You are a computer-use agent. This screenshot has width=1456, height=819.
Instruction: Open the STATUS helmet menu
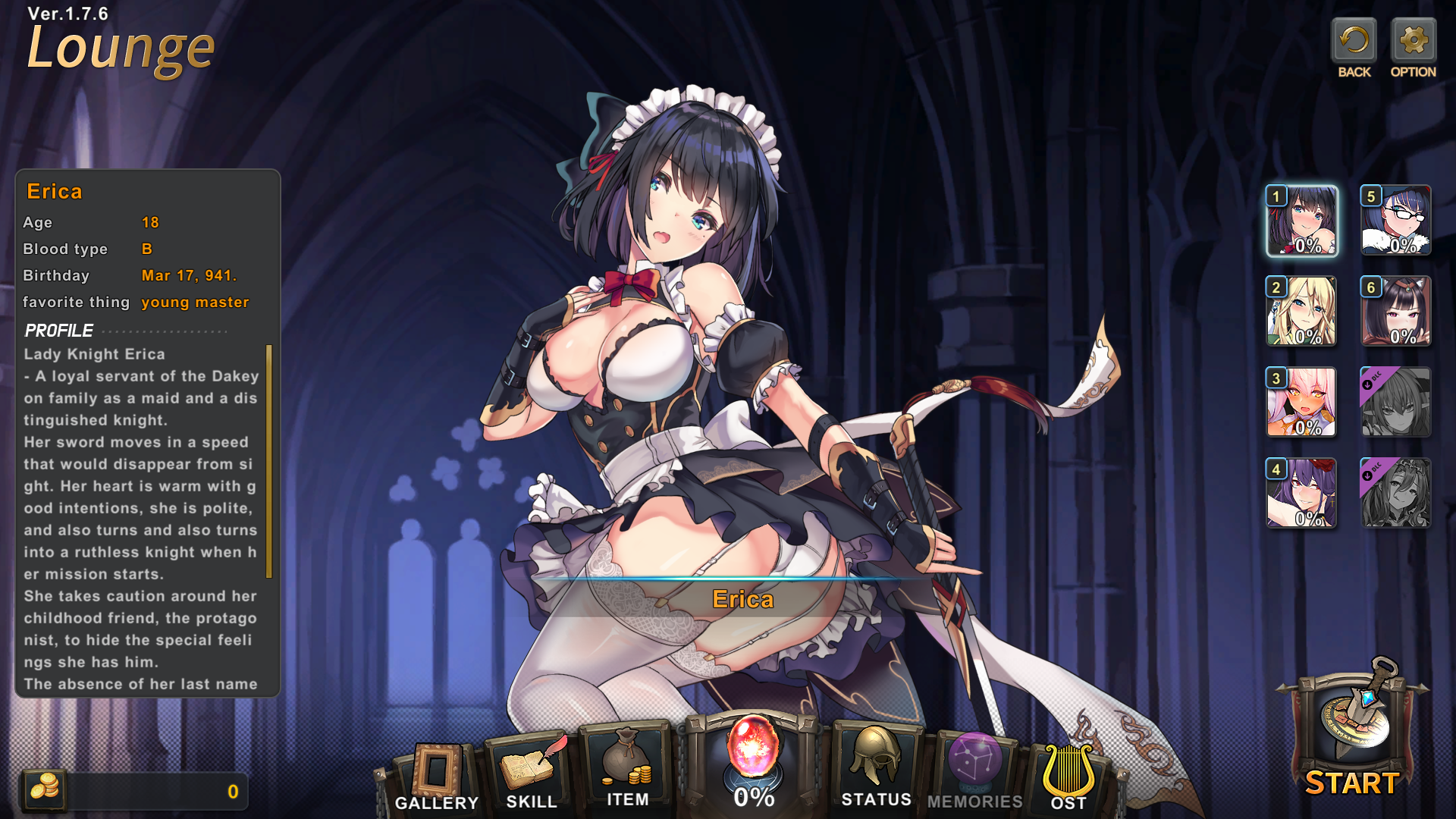point(877,766)
